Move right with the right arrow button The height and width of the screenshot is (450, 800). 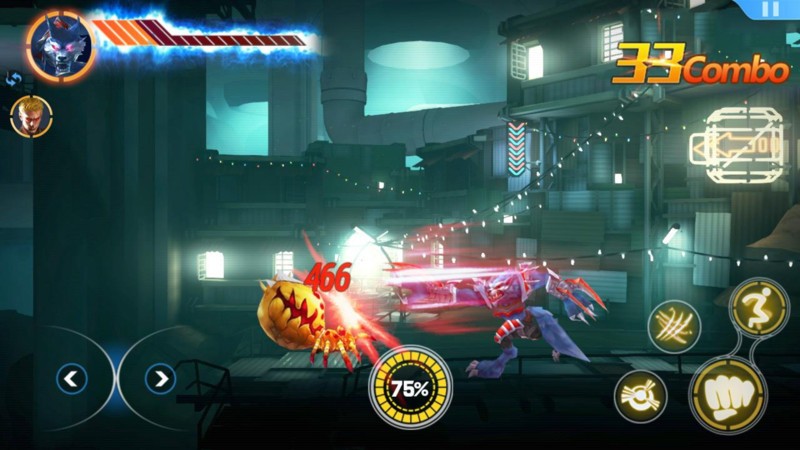(x=159, y=378)
